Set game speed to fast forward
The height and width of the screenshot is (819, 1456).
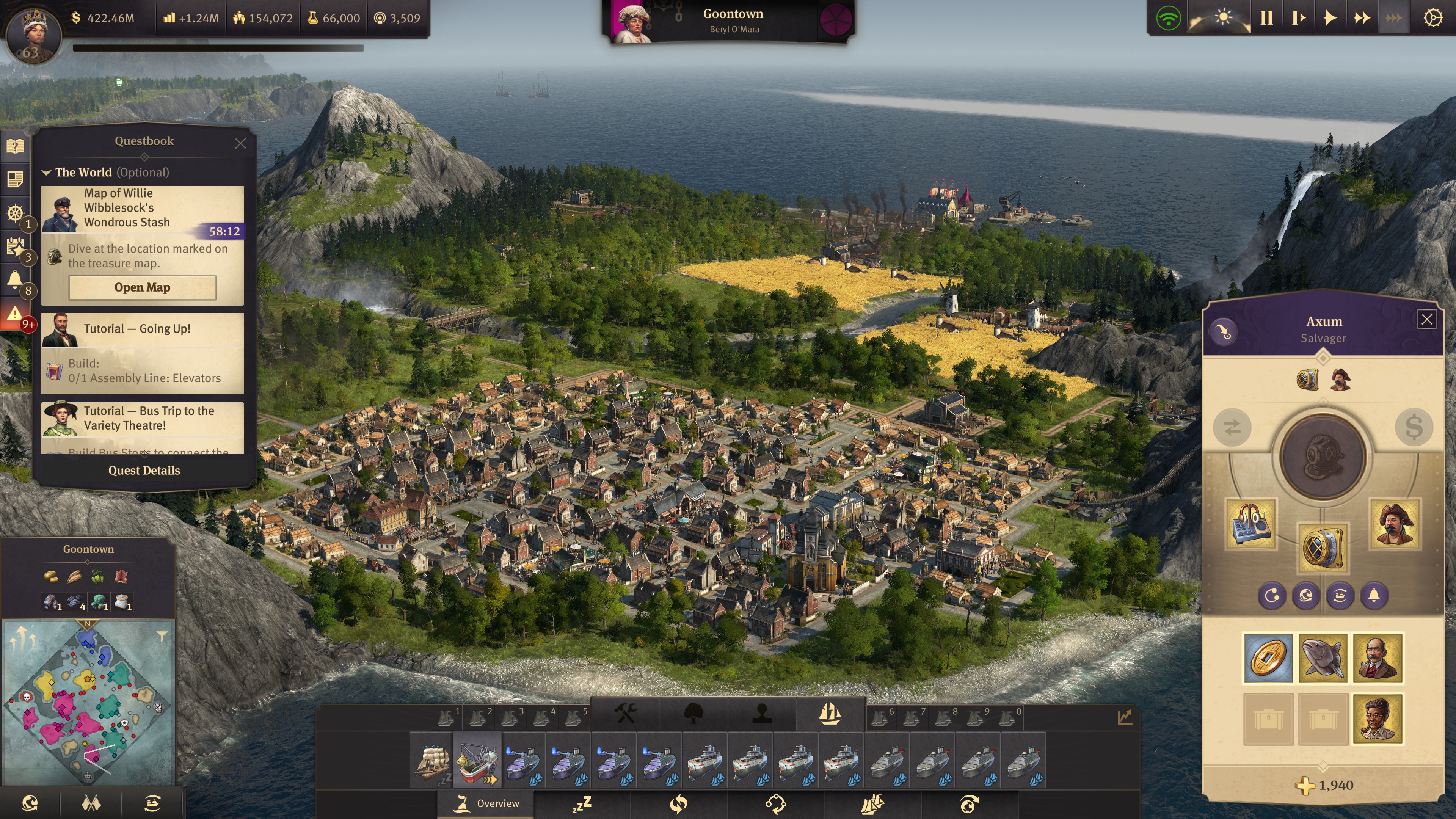coord(1362,18)
